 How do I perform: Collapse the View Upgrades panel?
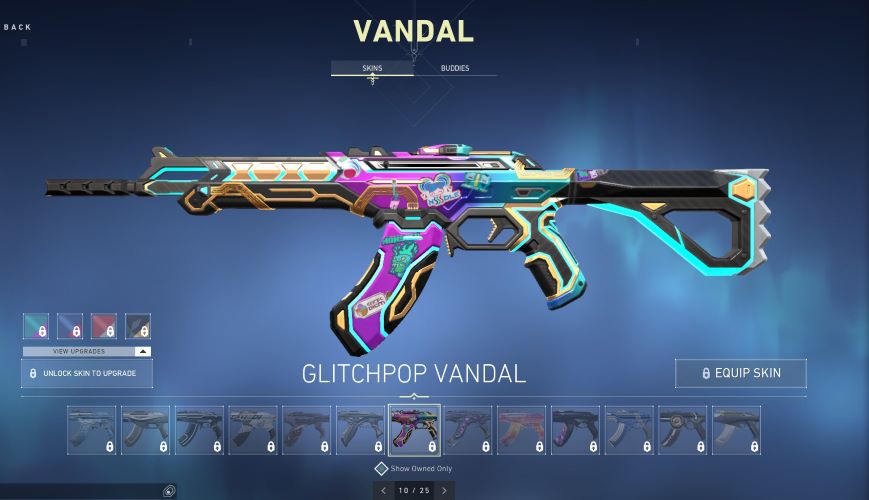point(143,352)
